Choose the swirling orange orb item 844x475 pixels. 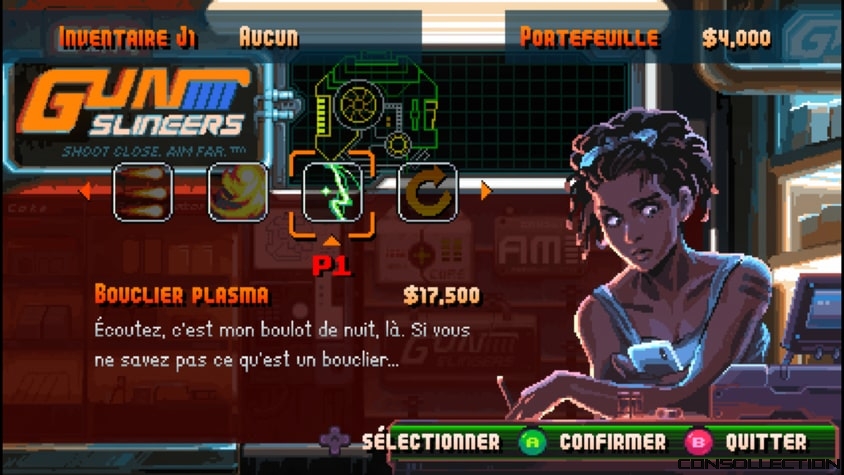pyautogui.click(x=237, y=191)
